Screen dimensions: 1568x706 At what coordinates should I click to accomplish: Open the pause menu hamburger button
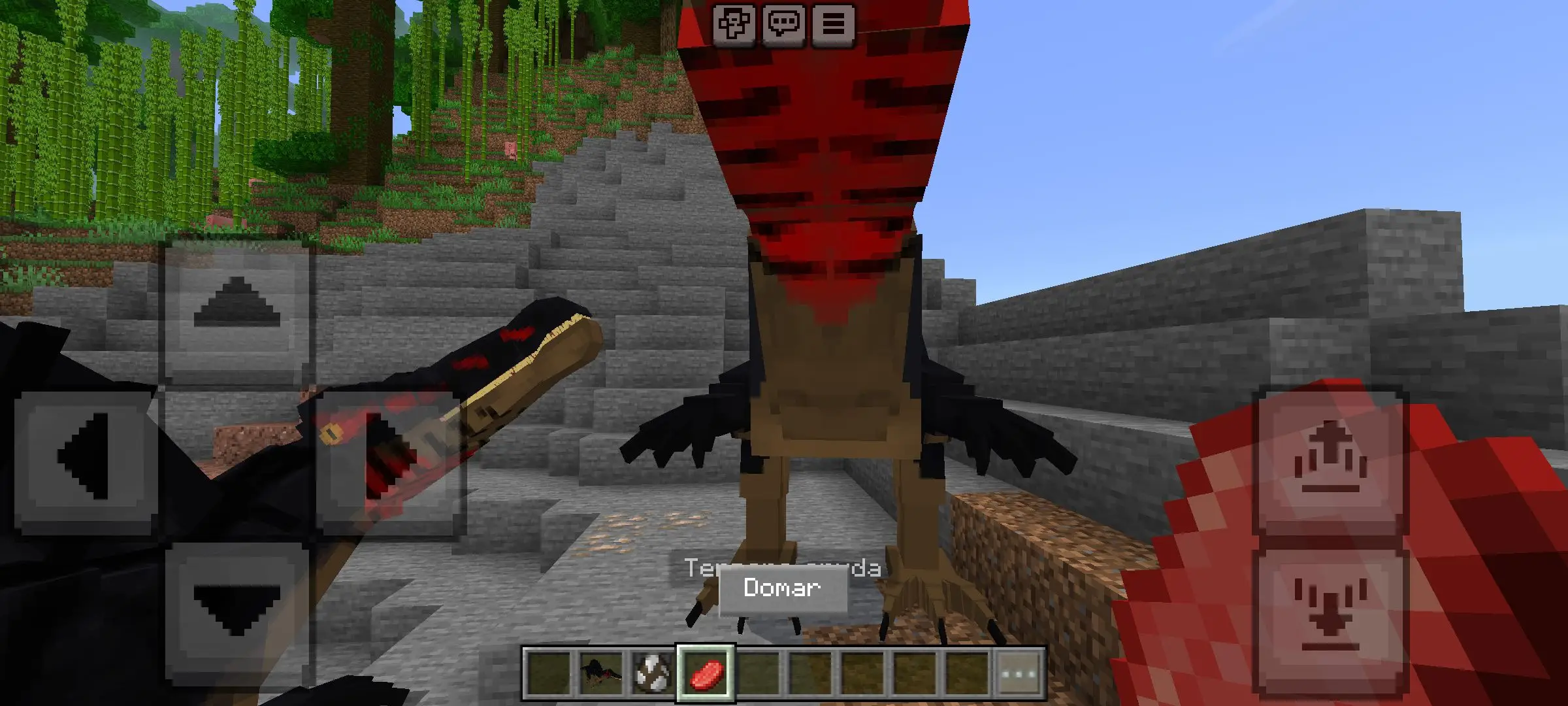[x=833, y=25]
